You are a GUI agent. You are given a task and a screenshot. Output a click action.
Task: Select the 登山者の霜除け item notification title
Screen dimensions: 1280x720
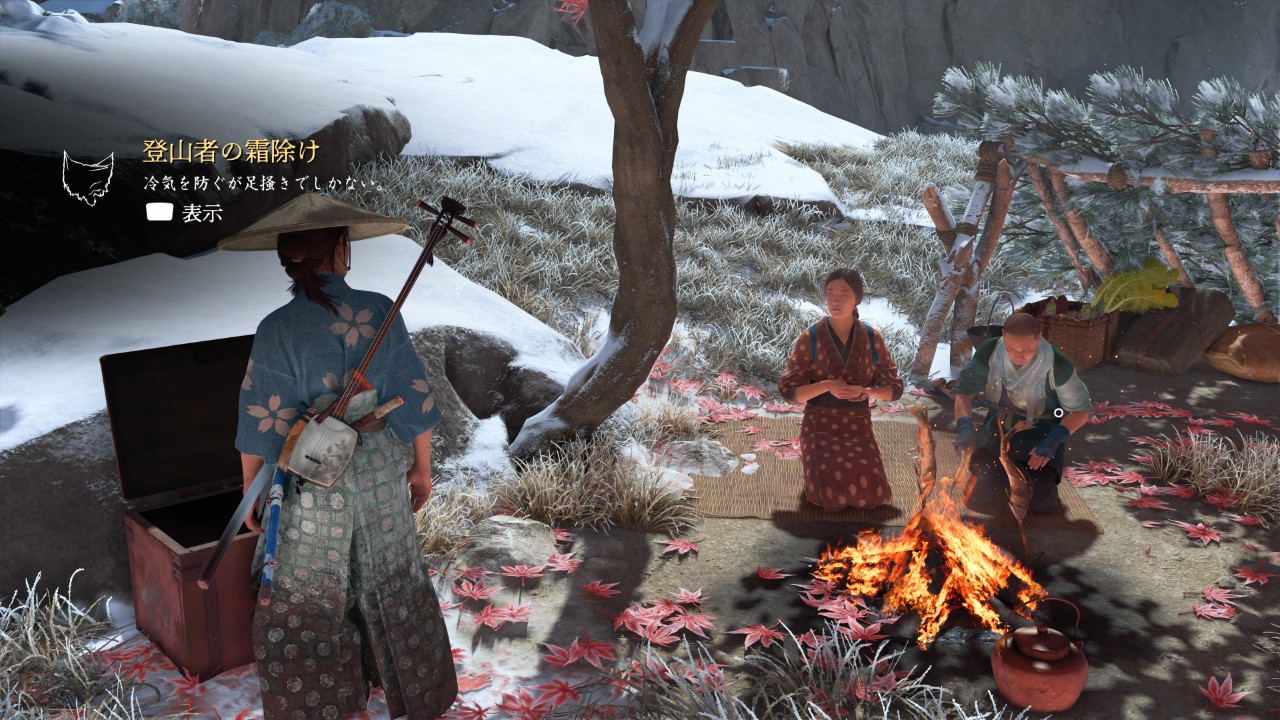[x=231, y=152]
